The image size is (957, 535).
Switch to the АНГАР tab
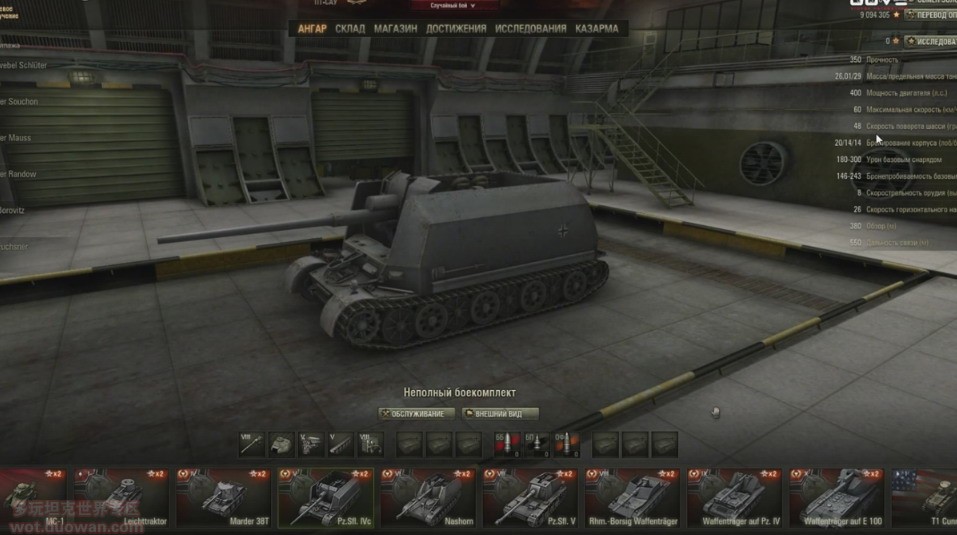pos(312,28)
